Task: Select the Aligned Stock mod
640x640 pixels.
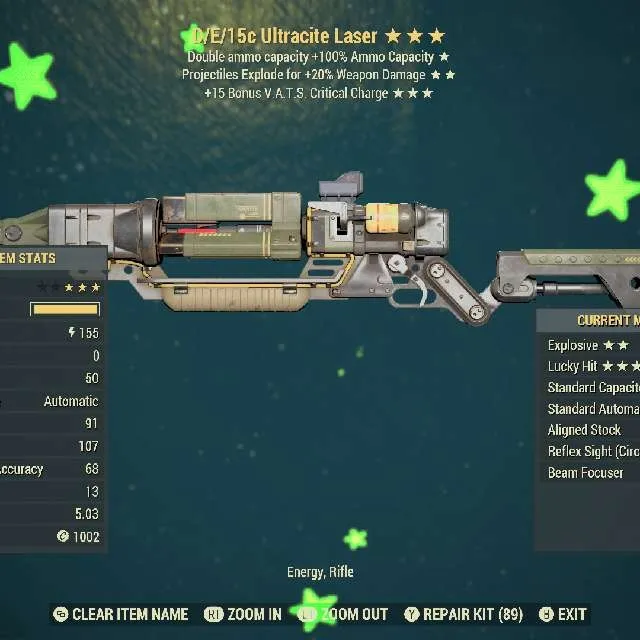Action: pyautogui.click(x=585, y=430)
